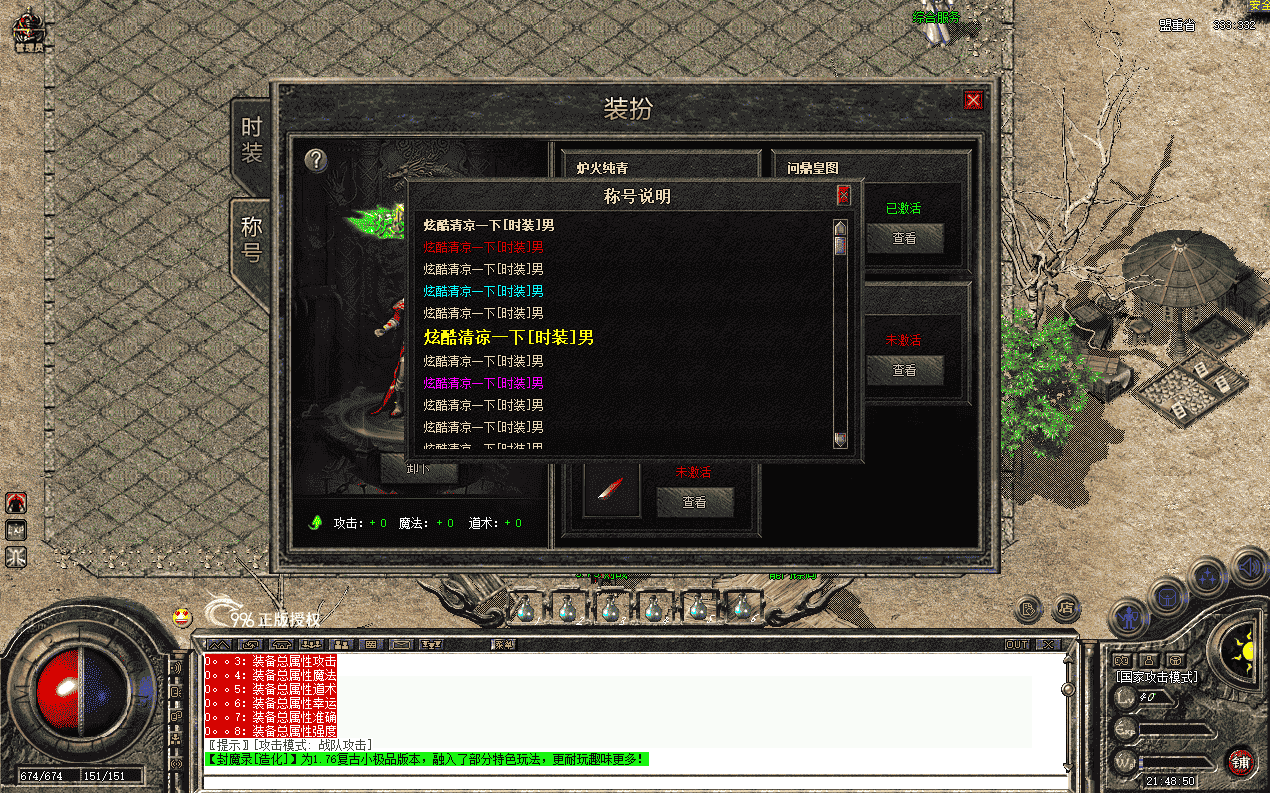This screenshot has height=793, width=1270.
Task: Switch to the 时装 tab
Action: point(251,141)
